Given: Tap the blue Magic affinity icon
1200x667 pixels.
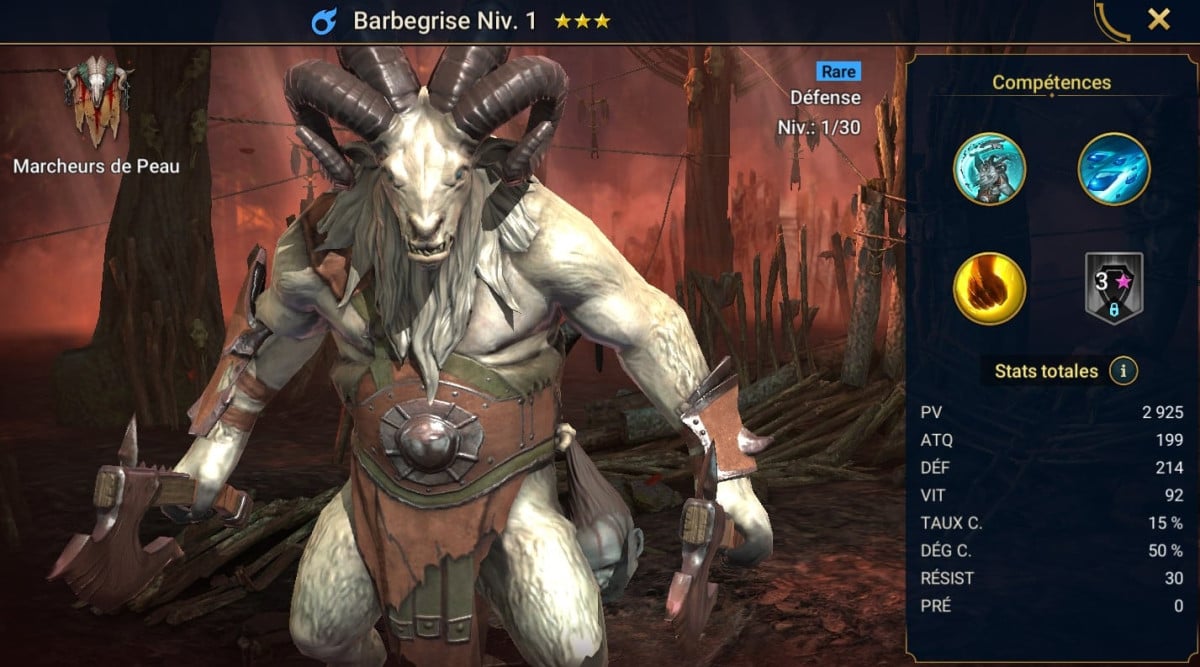Looking at the screenshot, I should coord(325,21).
